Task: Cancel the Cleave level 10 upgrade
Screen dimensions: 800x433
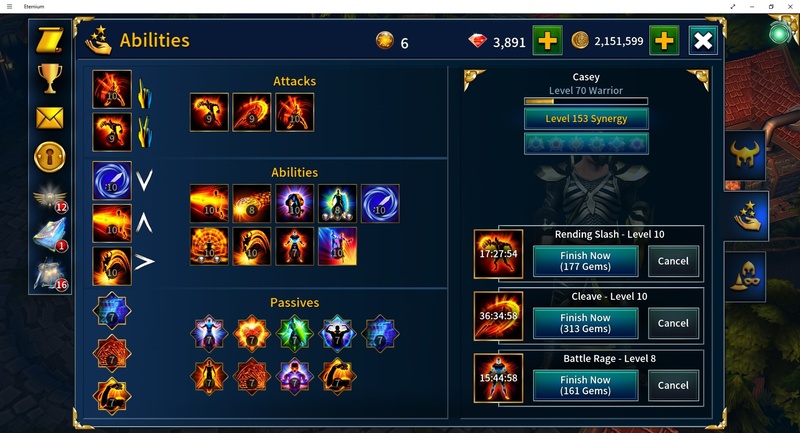Action: 673,323
